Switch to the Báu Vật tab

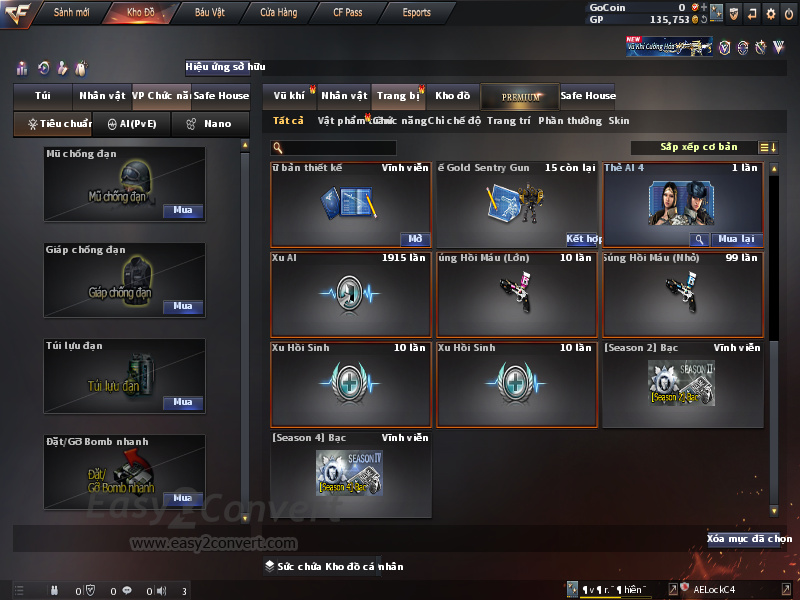209,13
